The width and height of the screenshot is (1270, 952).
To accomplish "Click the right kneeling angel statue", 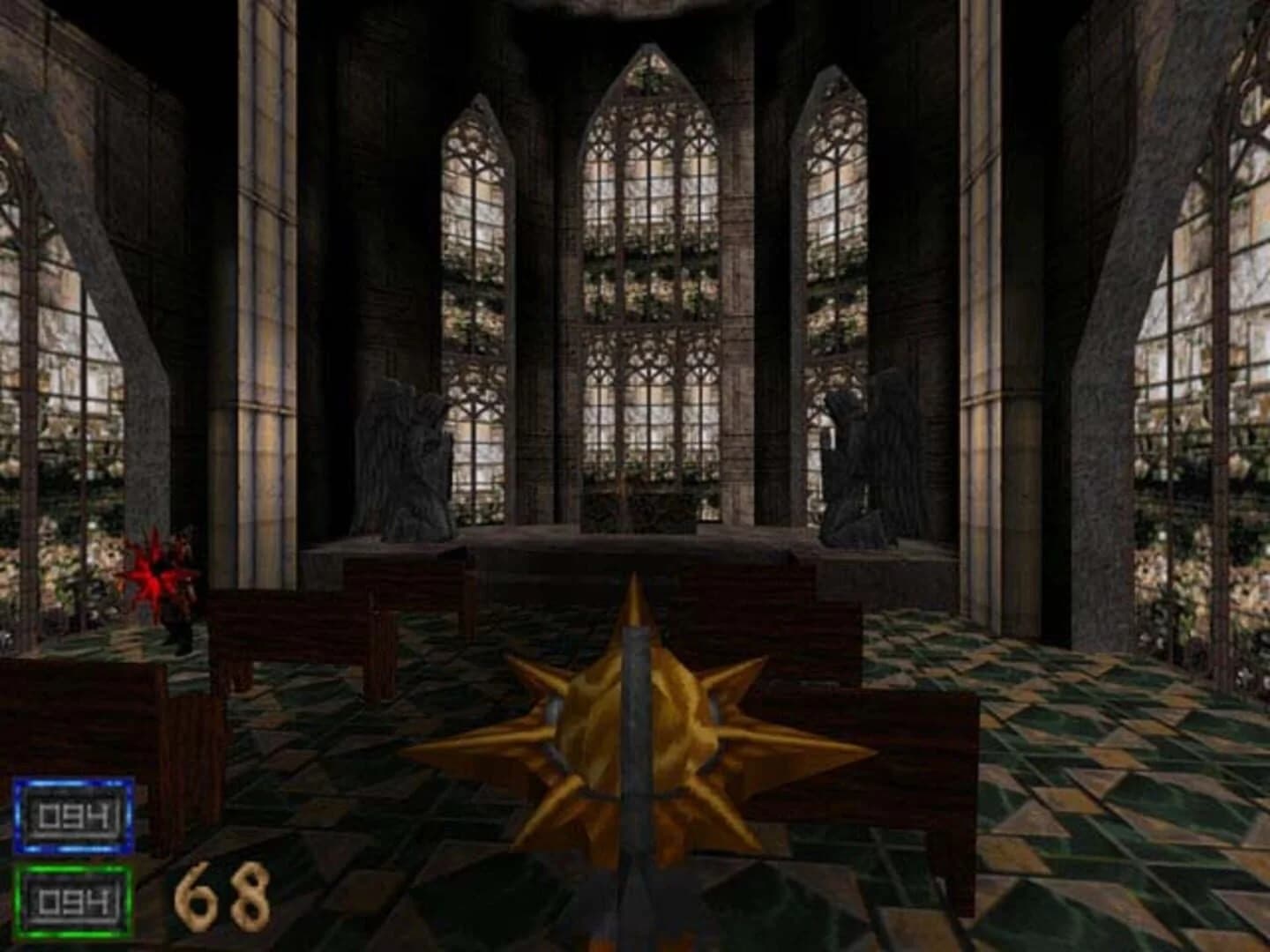I will tap(873, 458).
